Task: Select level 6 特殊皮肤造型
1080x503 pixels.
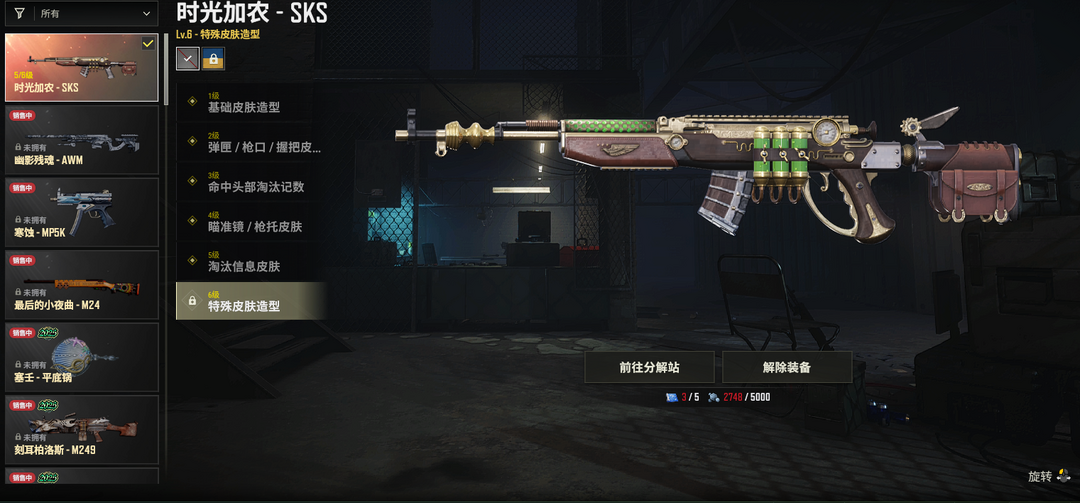Action: (x=251, y=301)
